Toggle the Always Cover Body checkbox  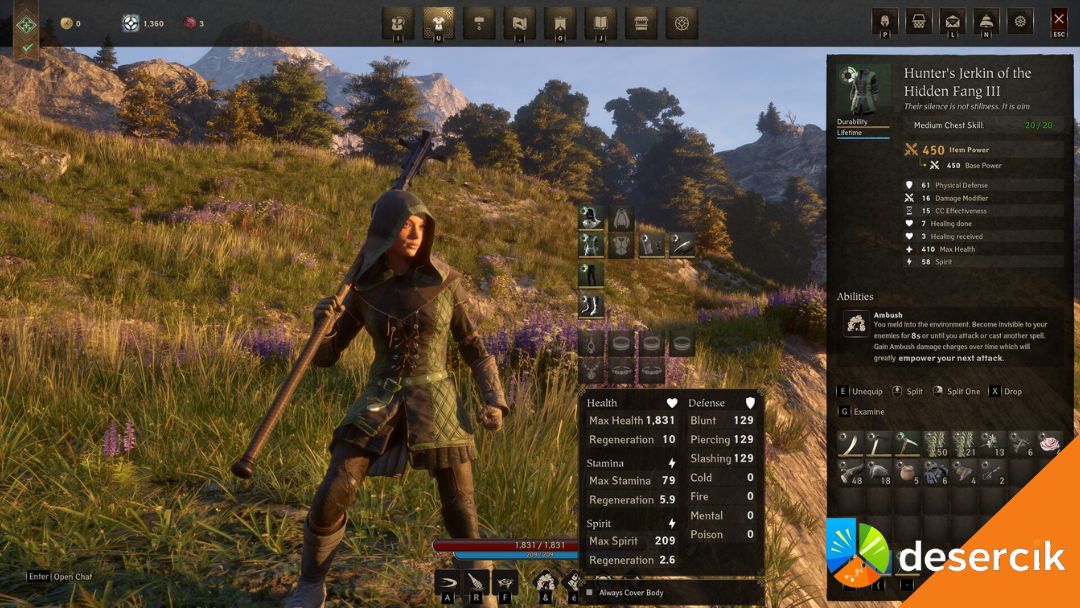[x=589, y=593]
